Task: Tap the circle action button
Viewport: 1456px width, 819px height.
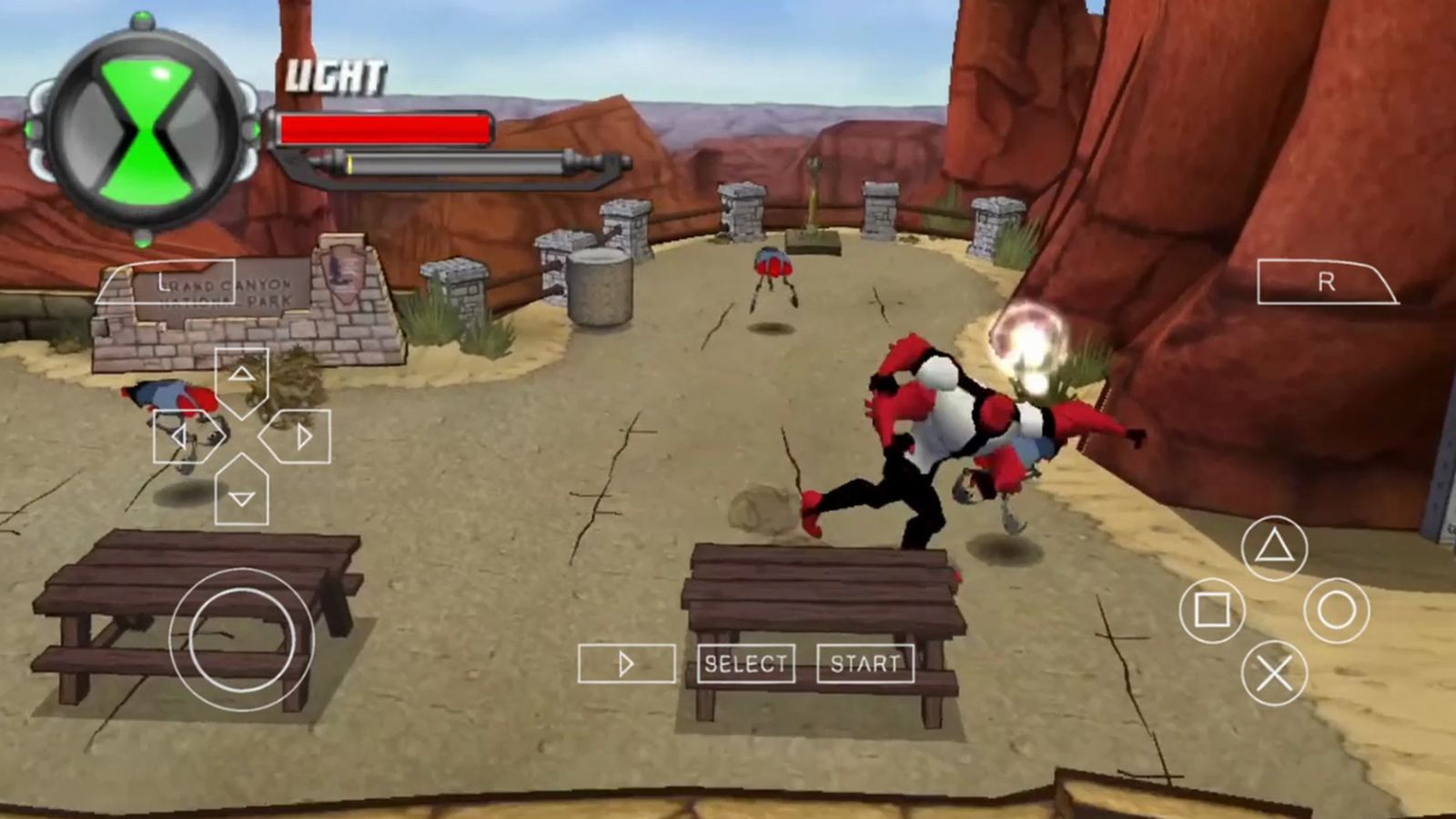Action: pyautogui.click(x=1336, y=610)
